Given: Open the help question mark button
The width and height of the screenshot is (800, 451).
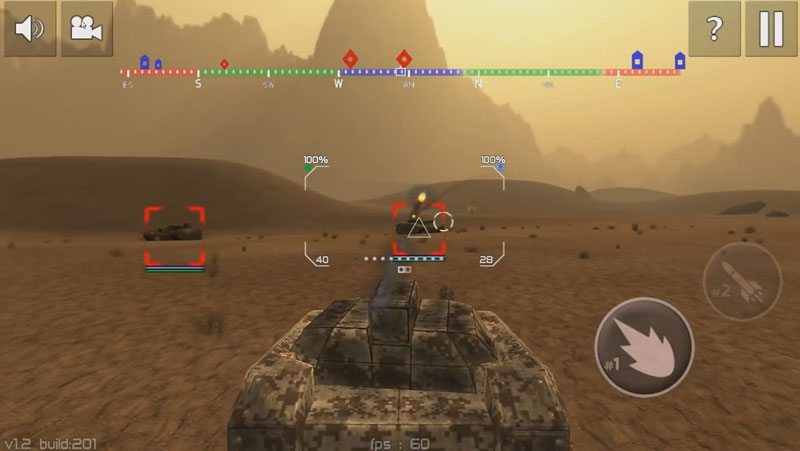Looking at the screenshot, I should click(x=714, y=29).
